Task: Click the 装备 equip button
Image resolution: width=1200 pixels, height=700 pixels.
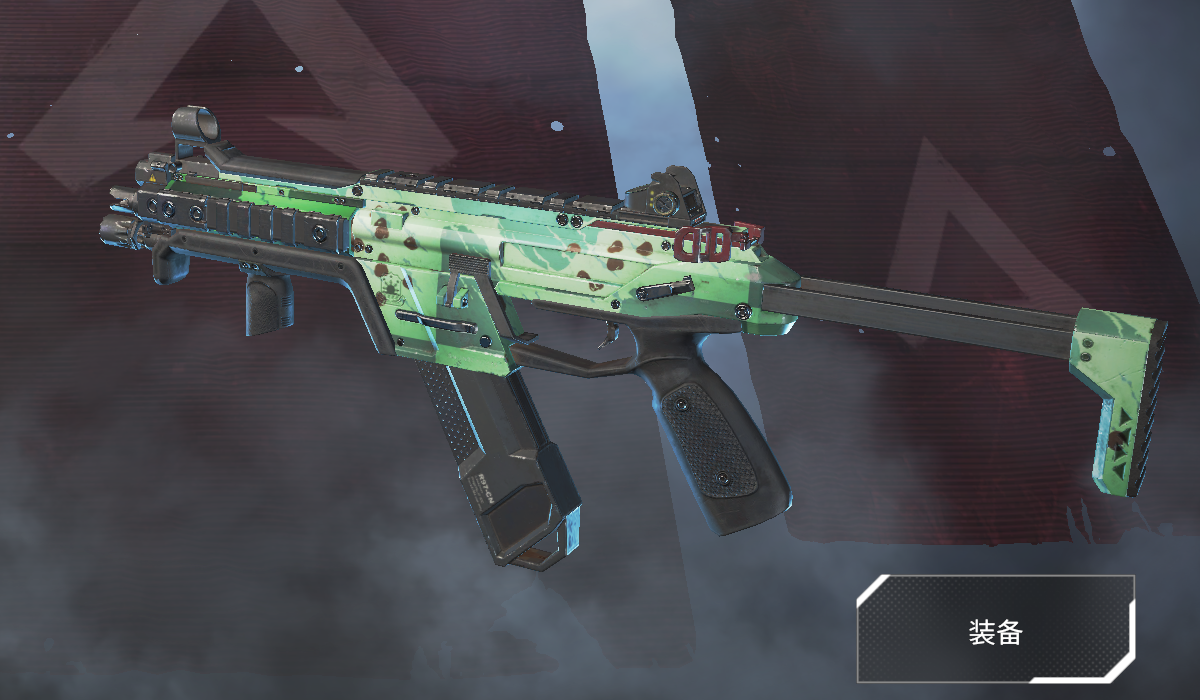Action: point(995,630)
